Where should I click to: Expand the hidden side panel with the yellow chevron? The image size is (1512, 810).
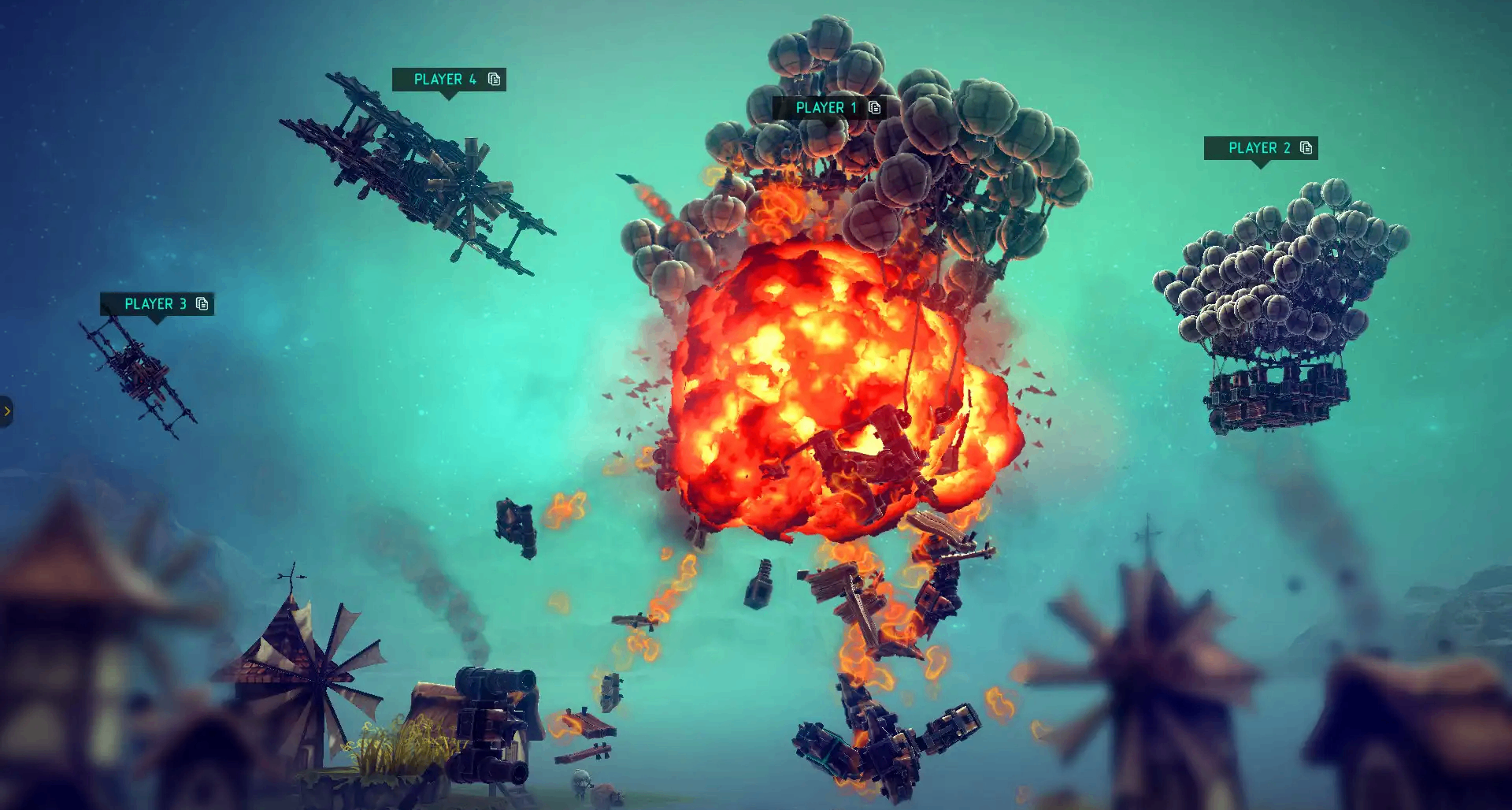coord(8,411)
